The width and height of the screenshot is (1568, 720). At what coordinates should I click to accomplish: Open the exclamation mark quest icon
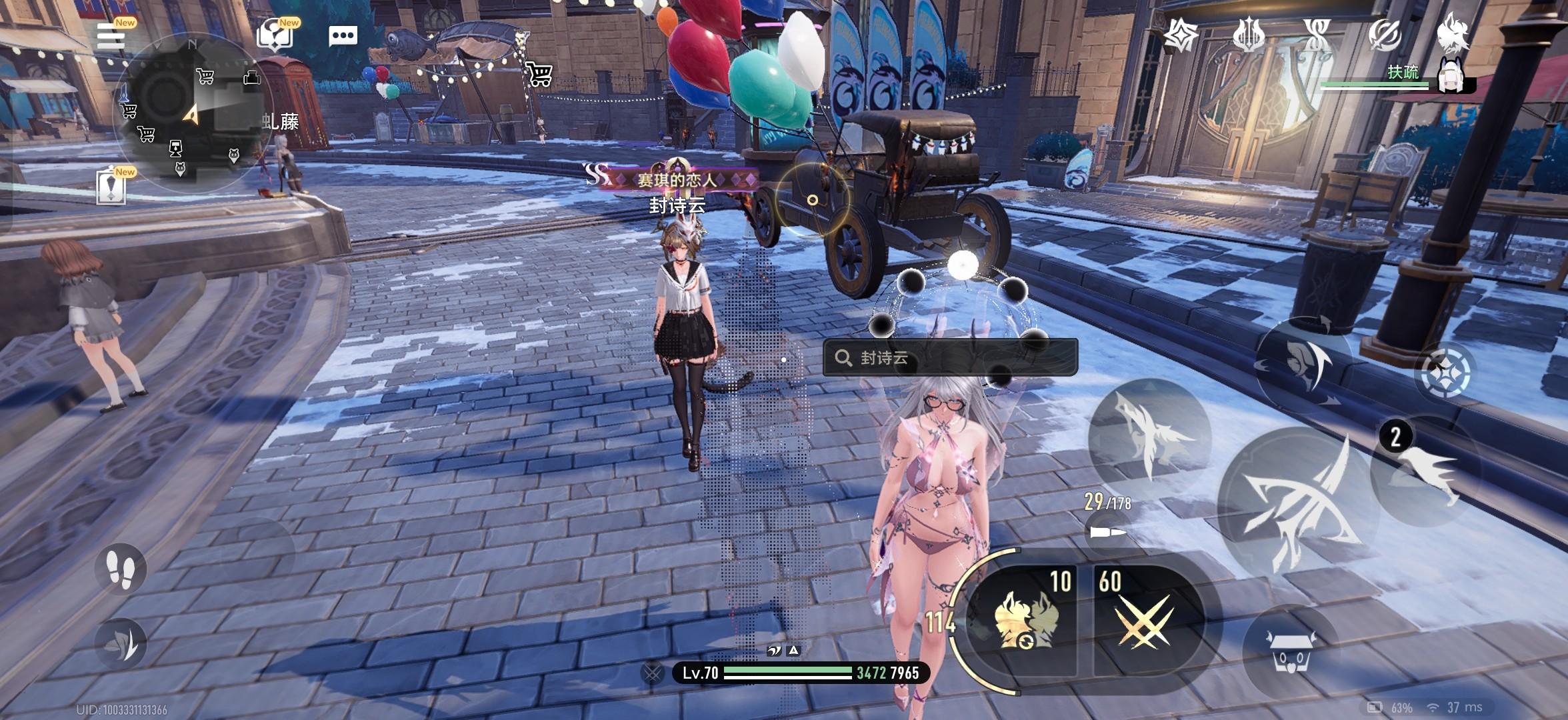[111, 188]
